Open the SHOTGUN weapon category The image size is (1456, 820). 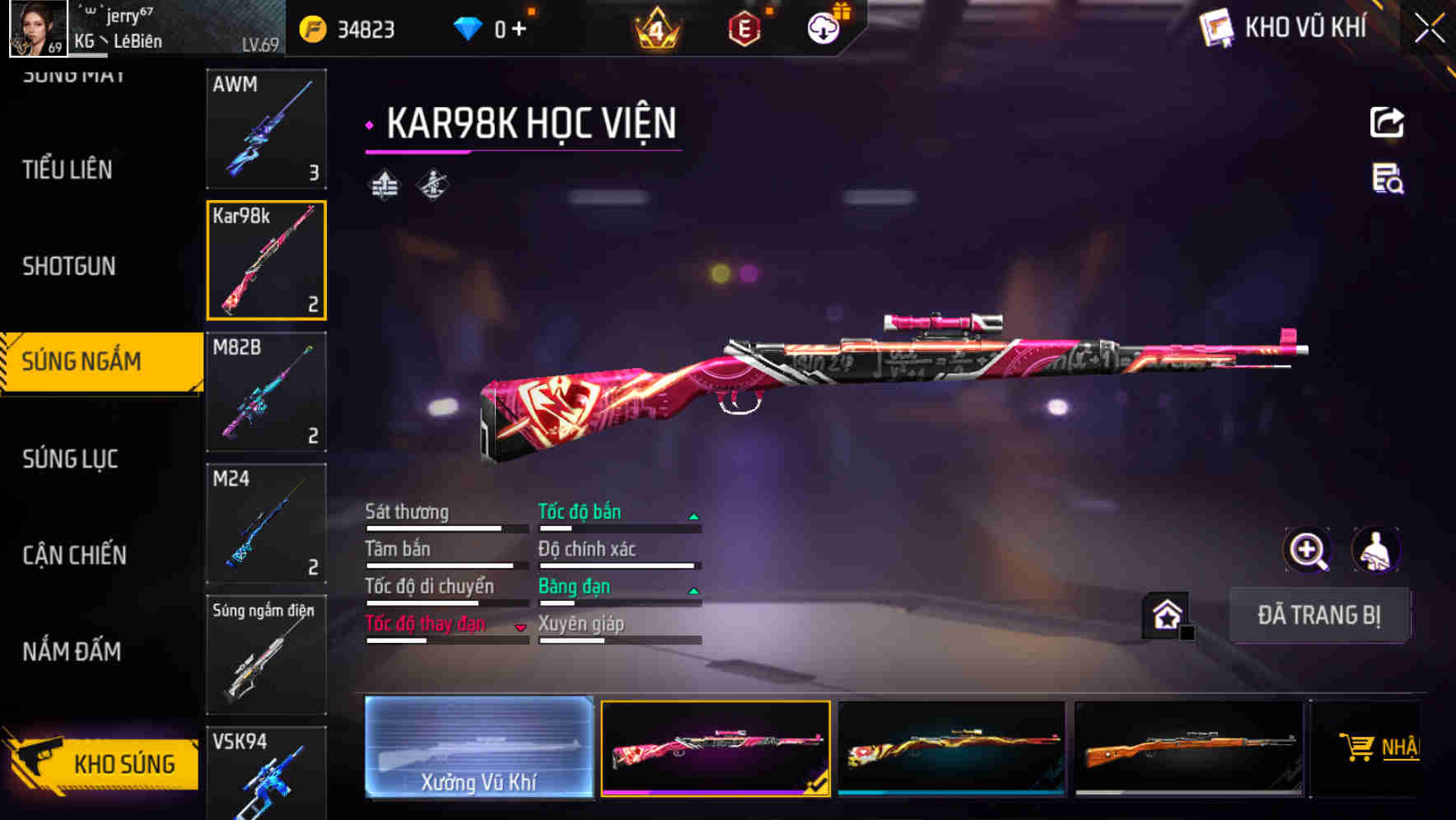pyautogui.click(x=69, y=266)
